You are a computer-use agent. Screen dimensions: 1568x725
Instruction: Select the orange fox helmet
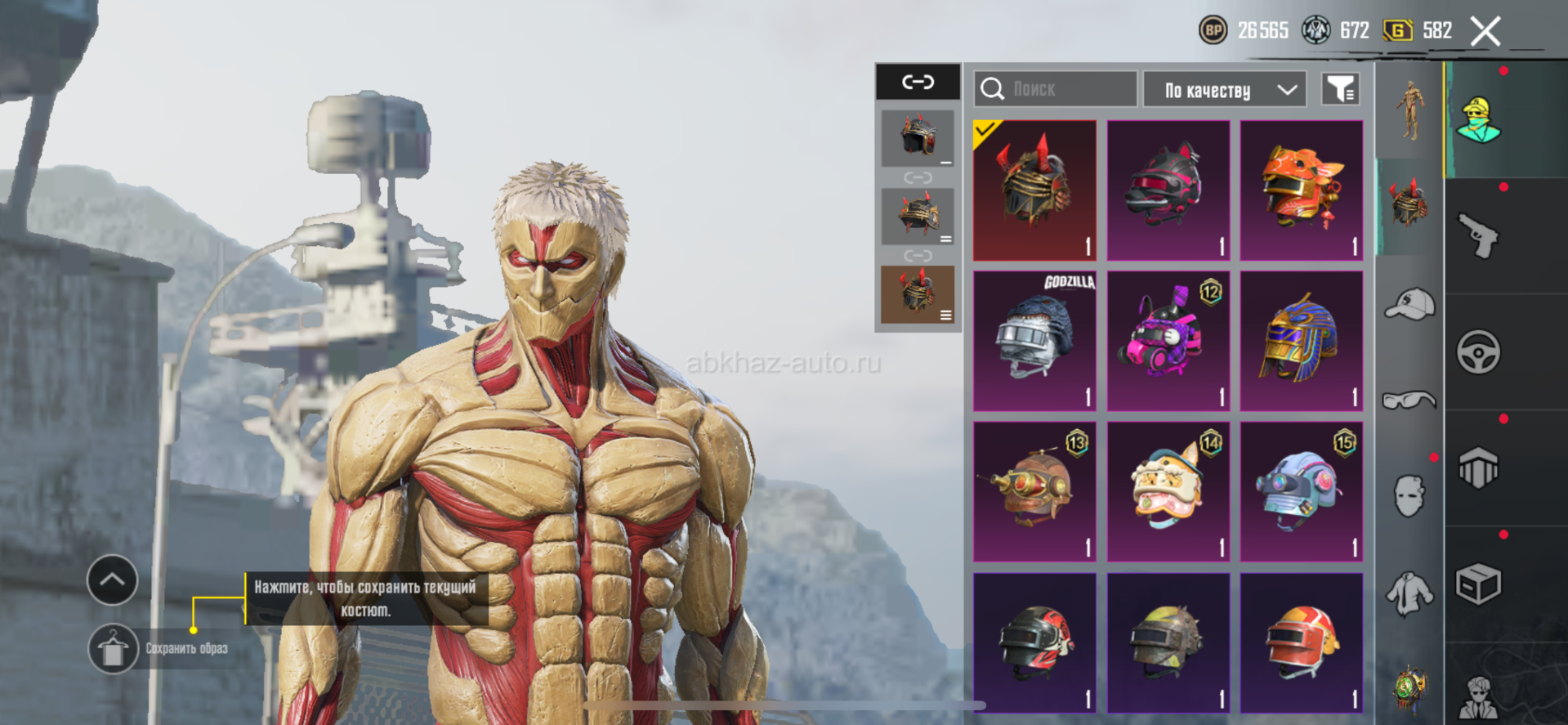[1301, 190]
